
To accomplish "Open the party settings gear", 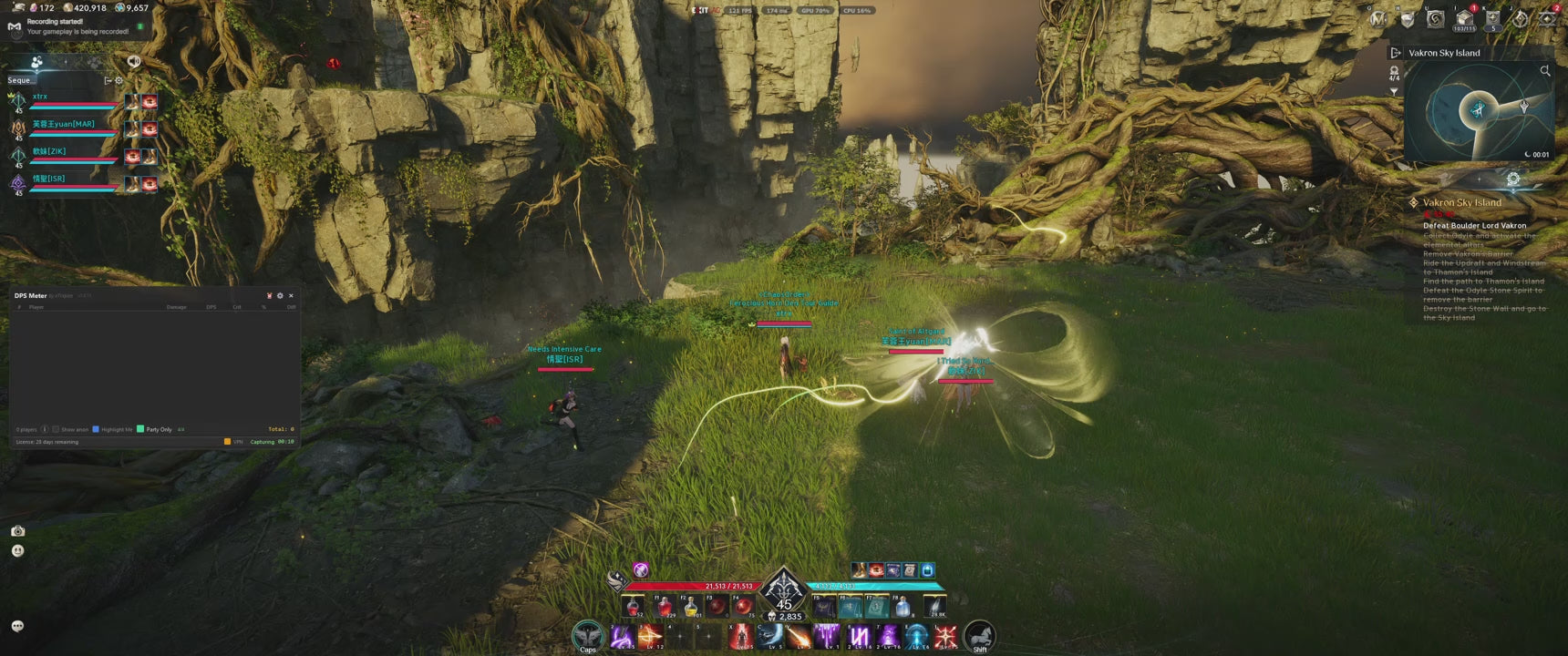I will tap(119, 80).
